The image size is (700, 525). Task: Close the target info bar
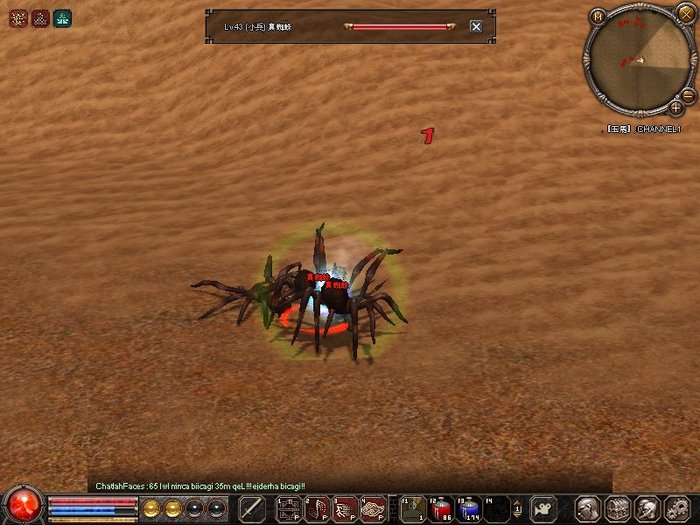(476, 27)
